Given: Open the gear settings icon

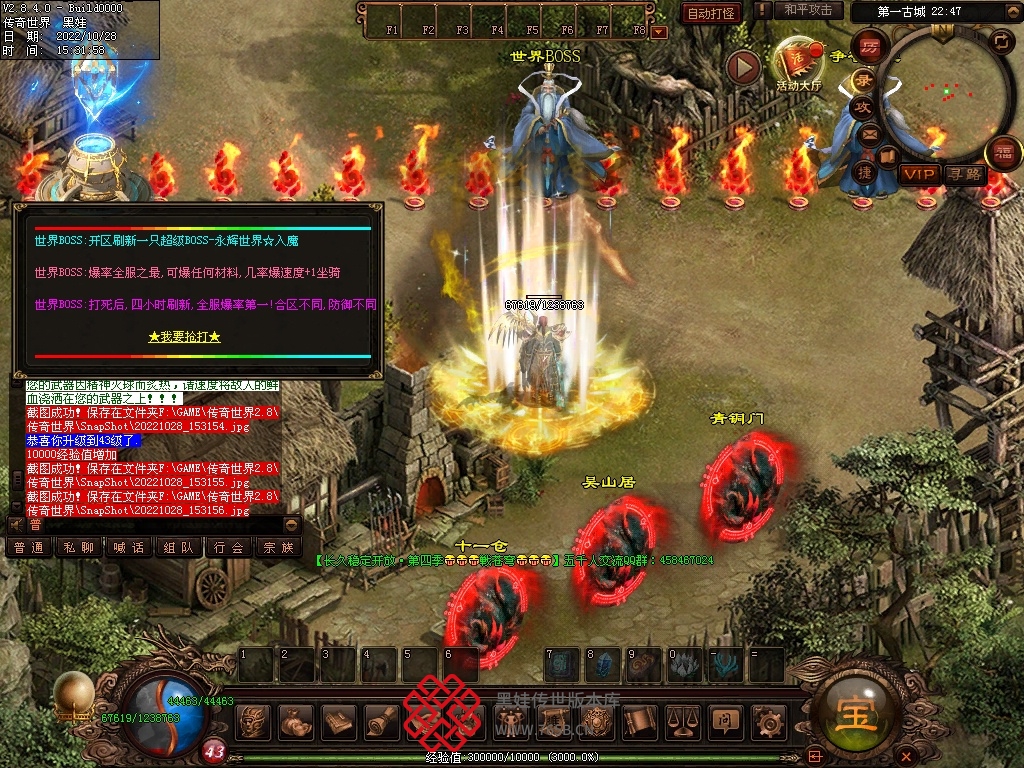Looking at the screenshot, I should (768, 720).
